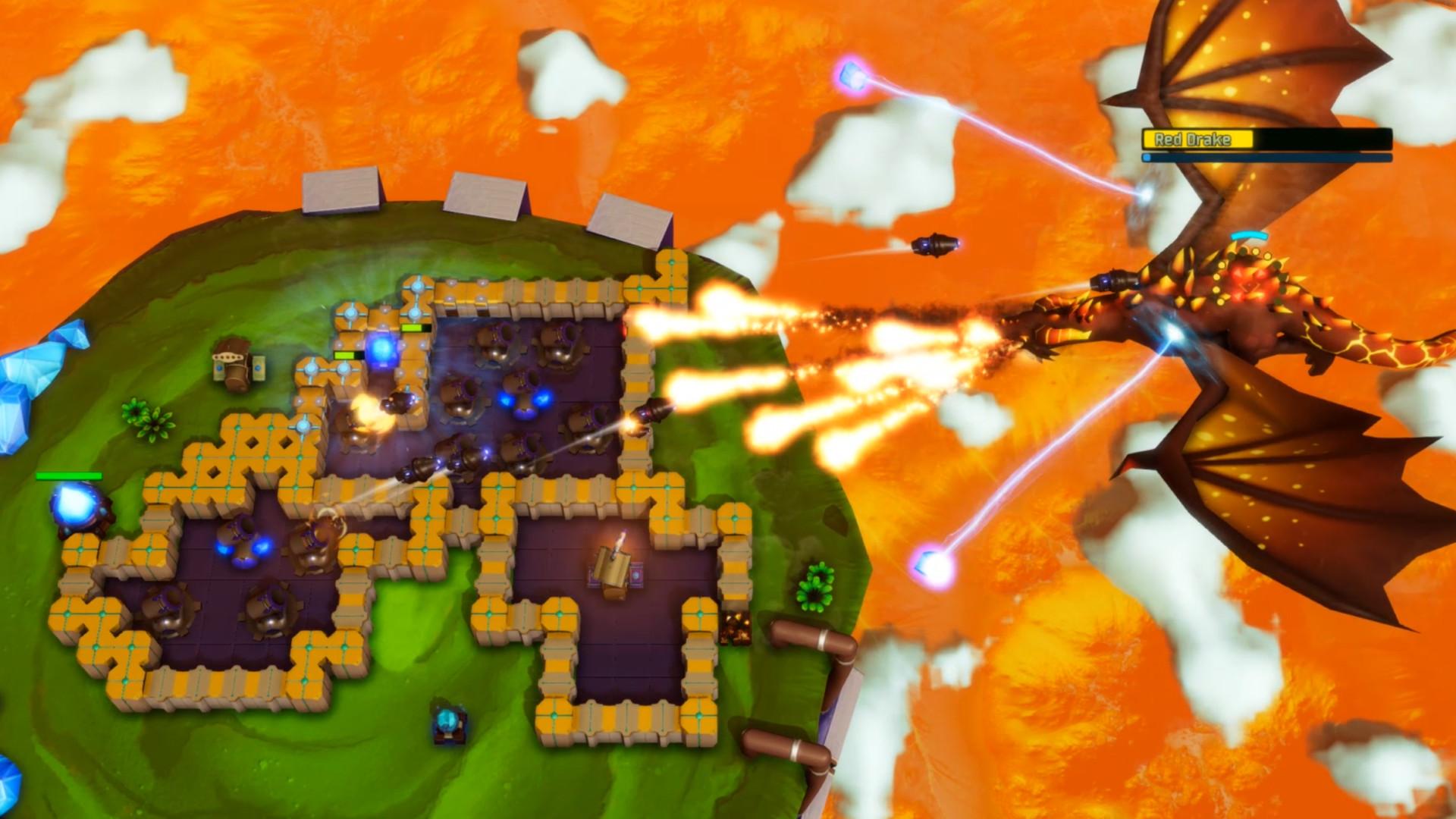Select the green leafy plant near the right shore
1456x819 pixels.
(x=815, y=588)
